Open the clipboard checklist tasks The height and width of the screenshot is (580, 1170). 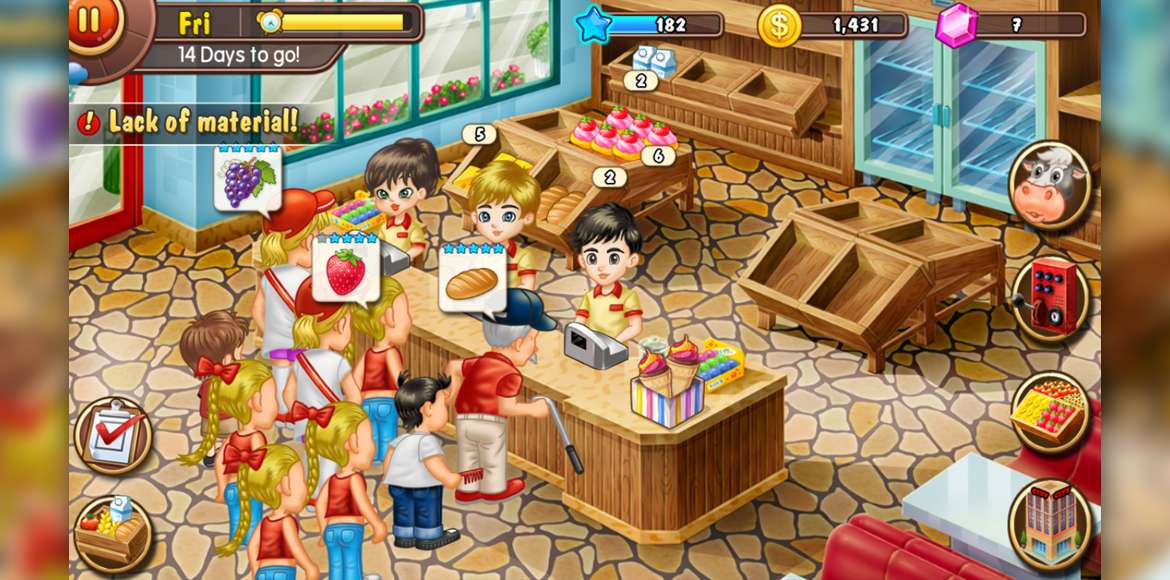112,435
